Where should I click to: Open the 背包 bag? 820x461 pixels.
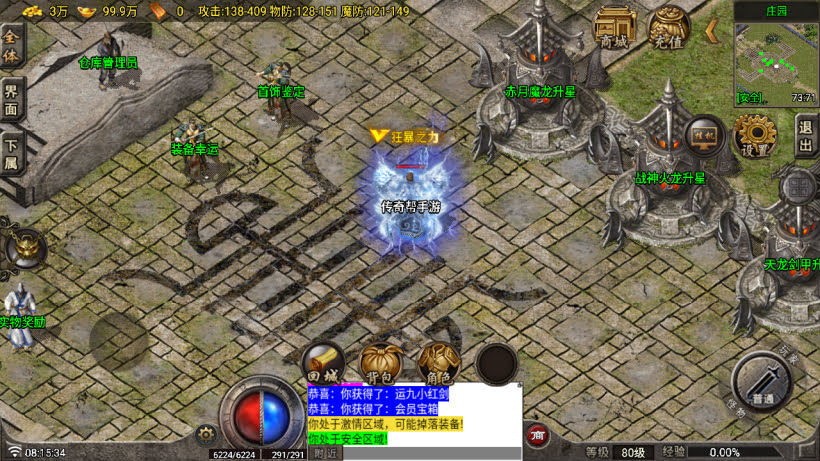(381, 363)
